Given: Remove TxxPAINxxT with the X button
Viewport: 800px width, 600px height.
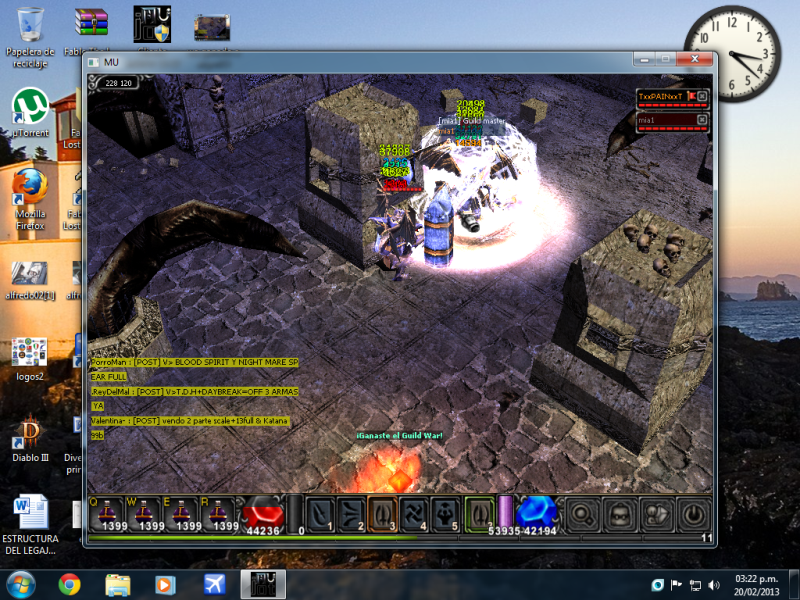Looking at the screenshot, I should (702, 96).
